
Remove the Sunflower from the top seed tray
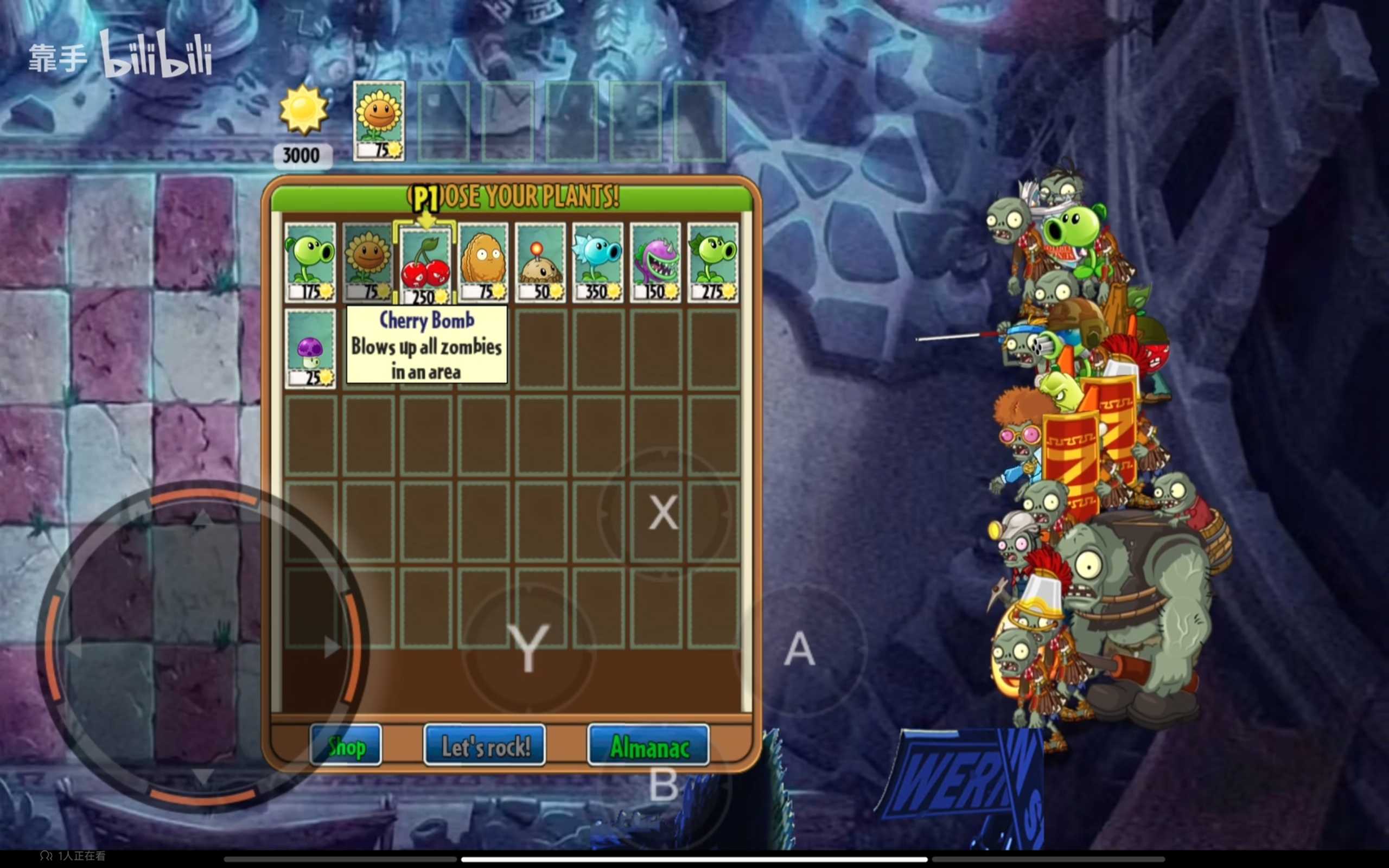[x=379, y=120]
